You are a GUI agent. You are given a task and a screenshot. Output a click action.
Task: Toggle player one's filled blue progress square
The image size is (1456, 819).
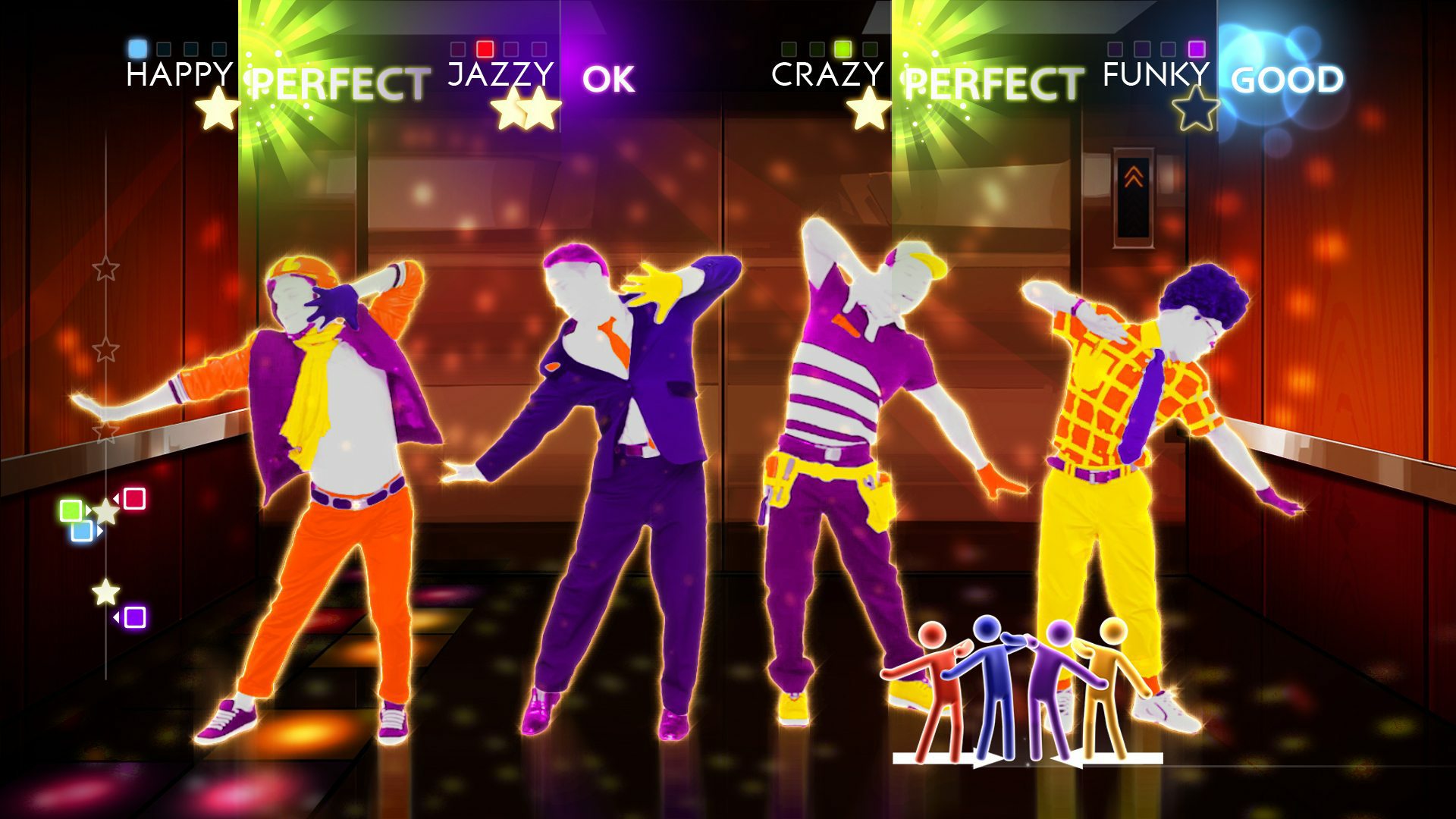(136, 47)
